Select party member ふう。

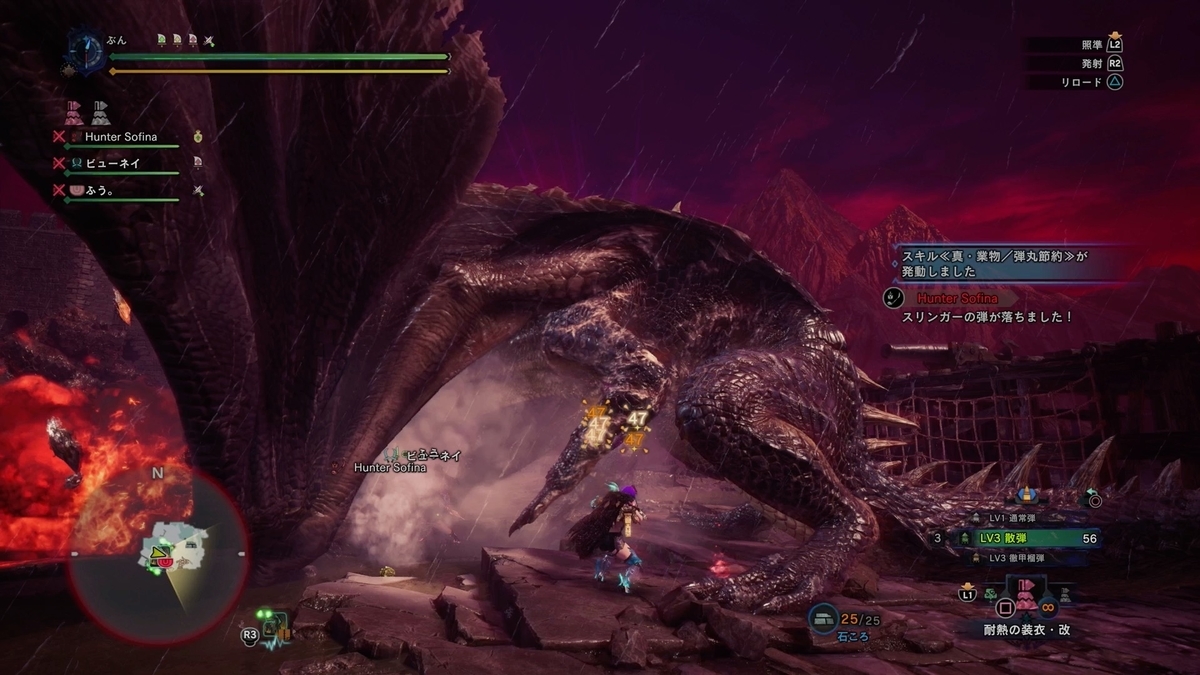pyautogui.click(x=99, y=189)
